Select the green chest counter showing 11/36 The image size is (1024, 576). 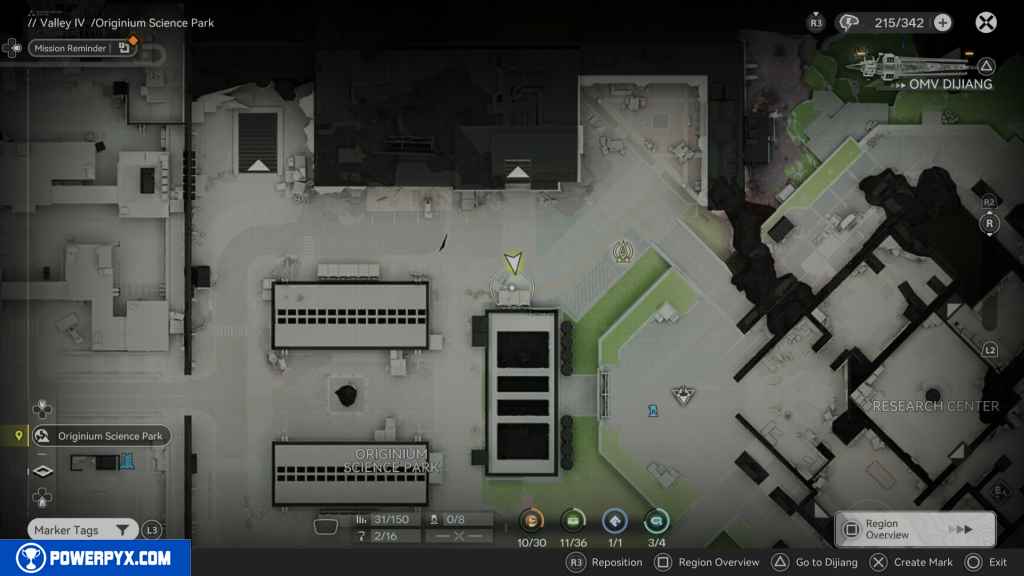[x=573, y=520]
